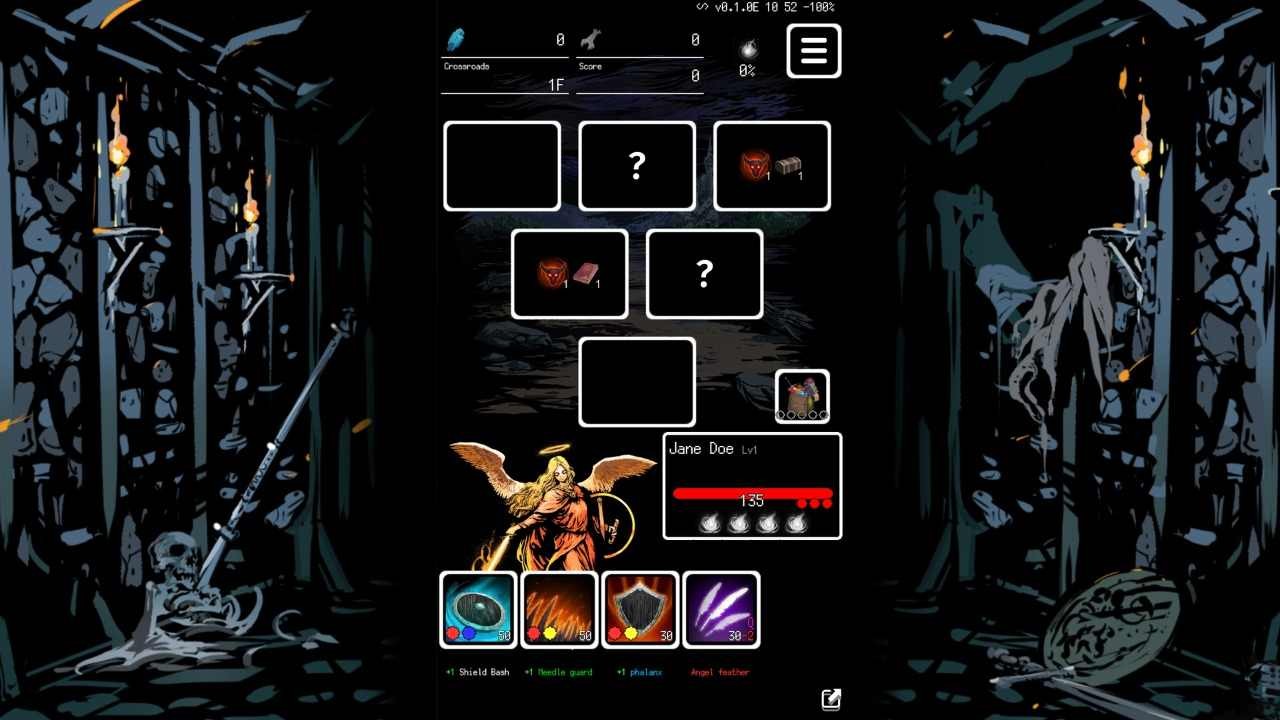Click the wrench Score icon
1280x720 pixels.
(x=590, y=38)
